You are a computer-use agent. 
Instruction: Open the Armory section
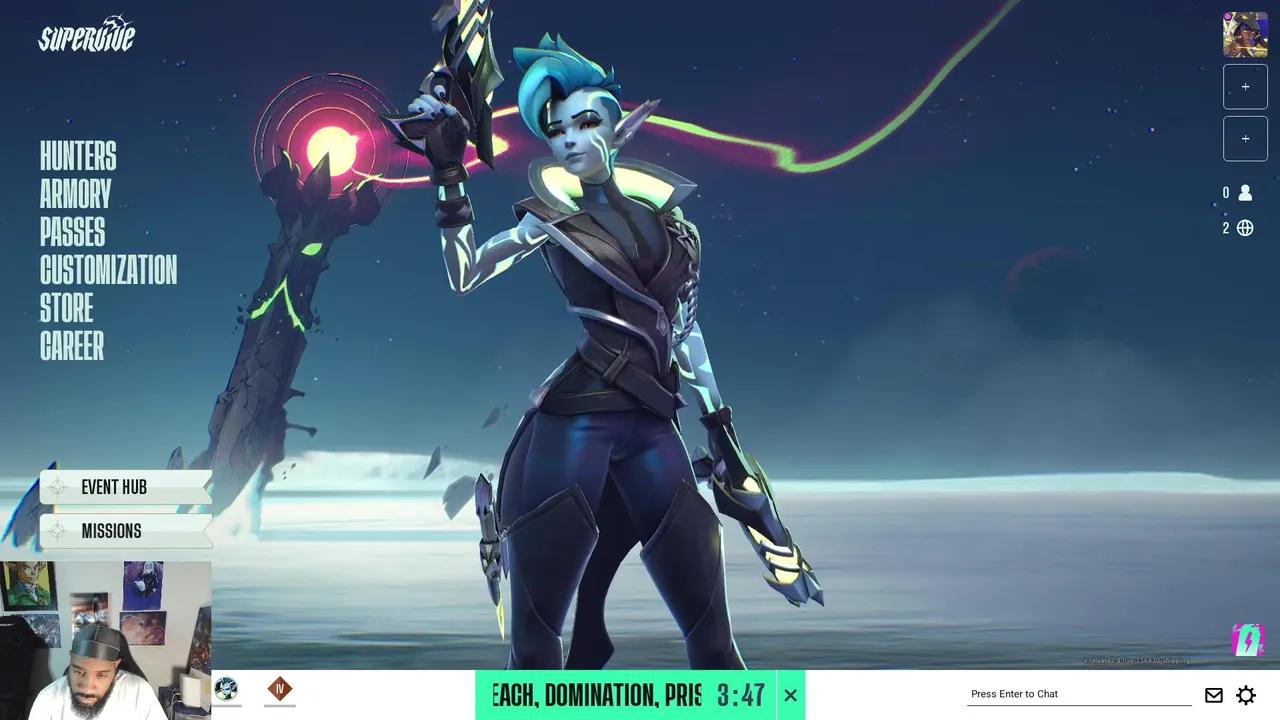75,194
